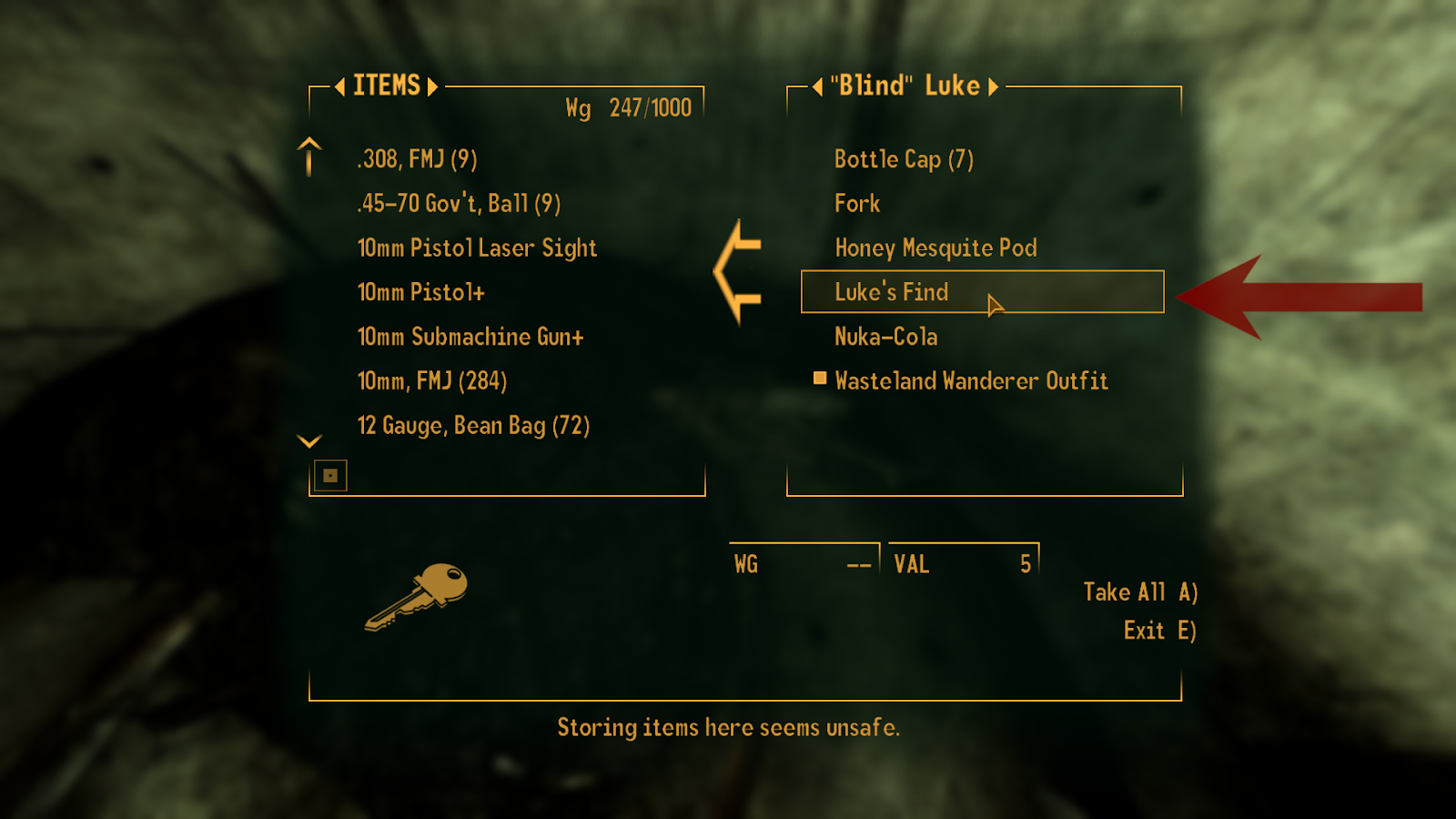
Task: Click the Wg 247/1000 weight indicator
Action: click(x=628, y=107)
